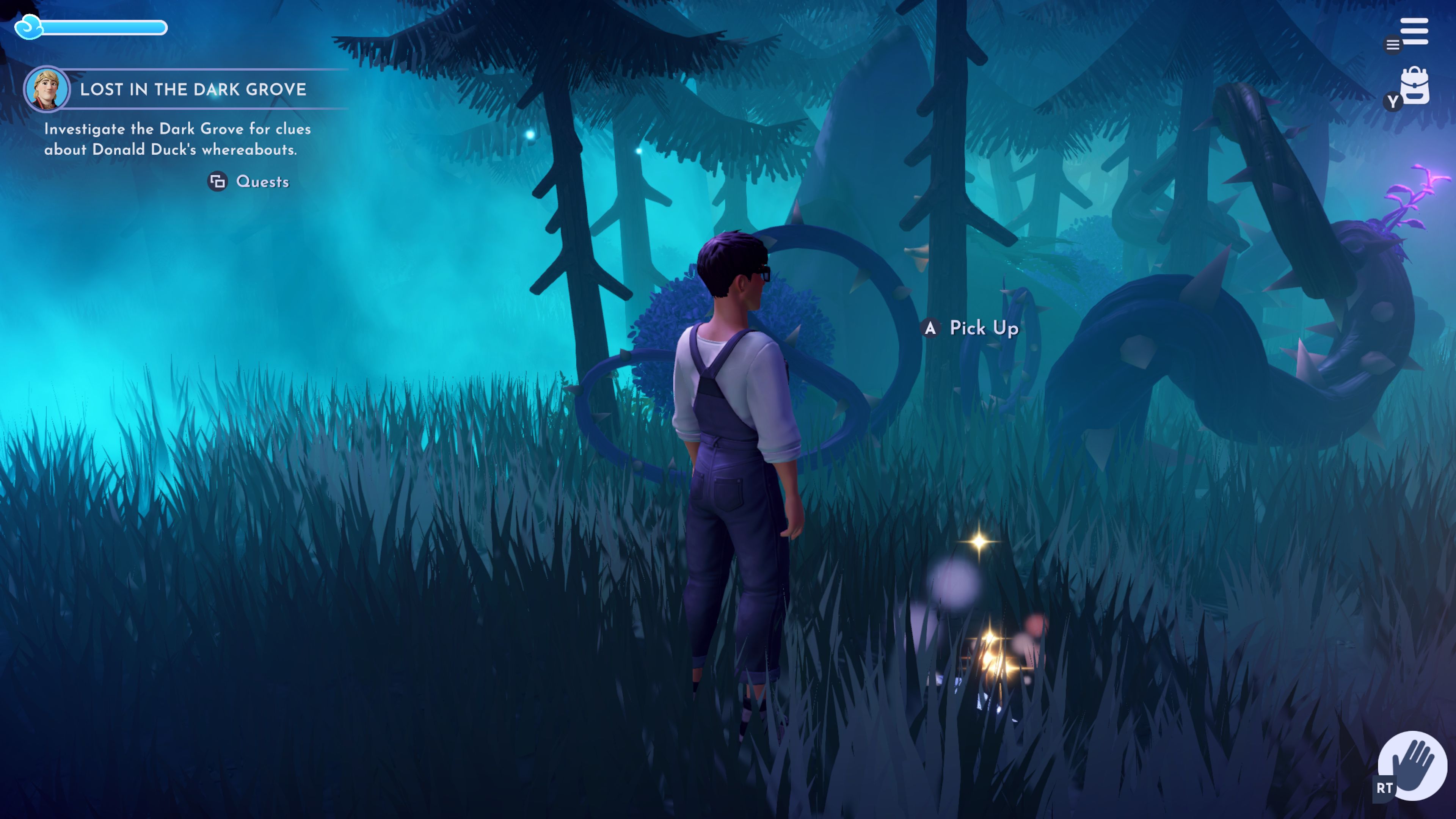Activate the hand tool icon
Image resolution: width=1456 pixels, height=819 pixels.
pyautogui.click(x=1412, y=765)
